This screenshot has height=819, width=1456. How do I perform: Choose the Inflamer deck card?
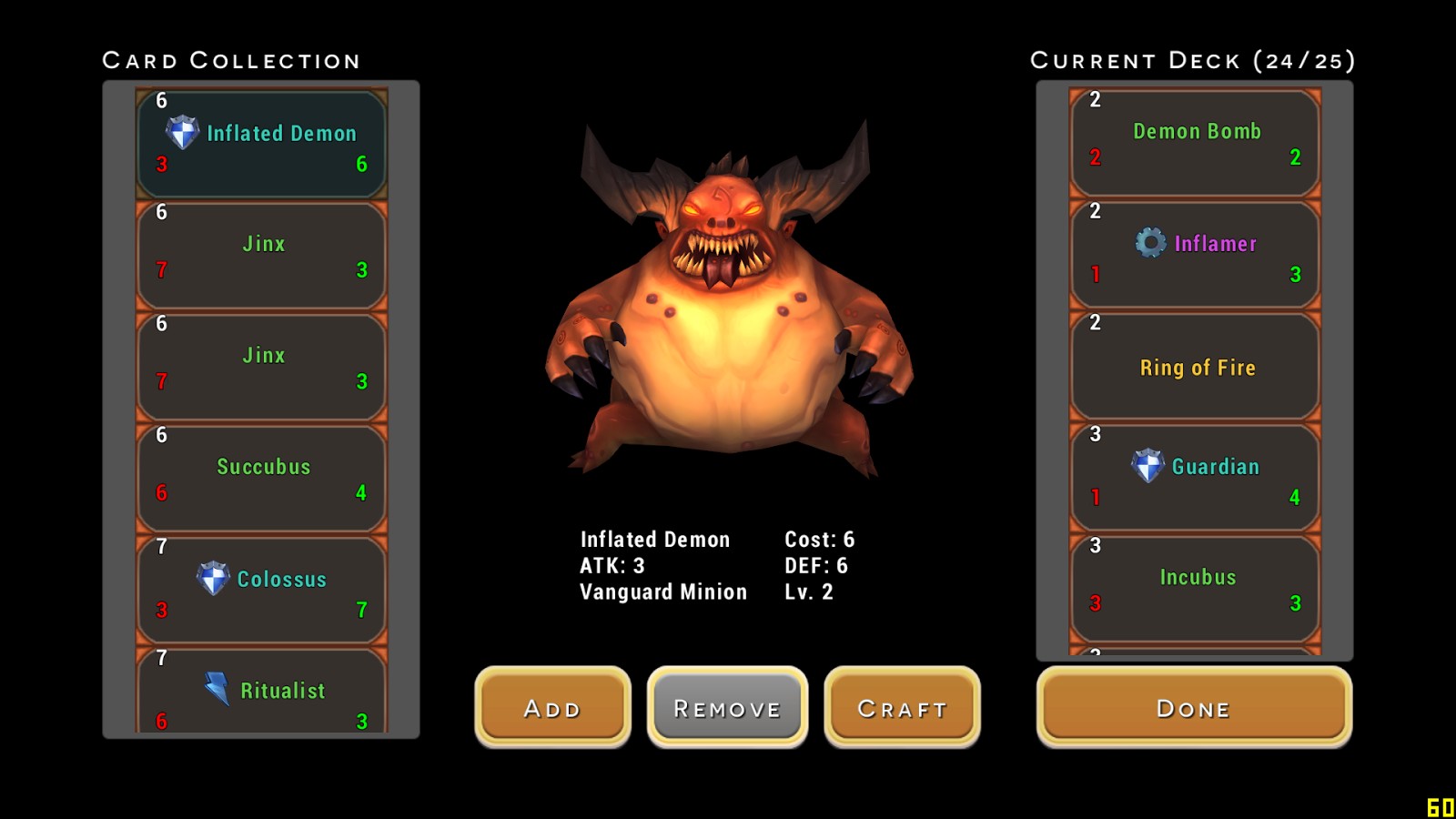click(1195, 255)
